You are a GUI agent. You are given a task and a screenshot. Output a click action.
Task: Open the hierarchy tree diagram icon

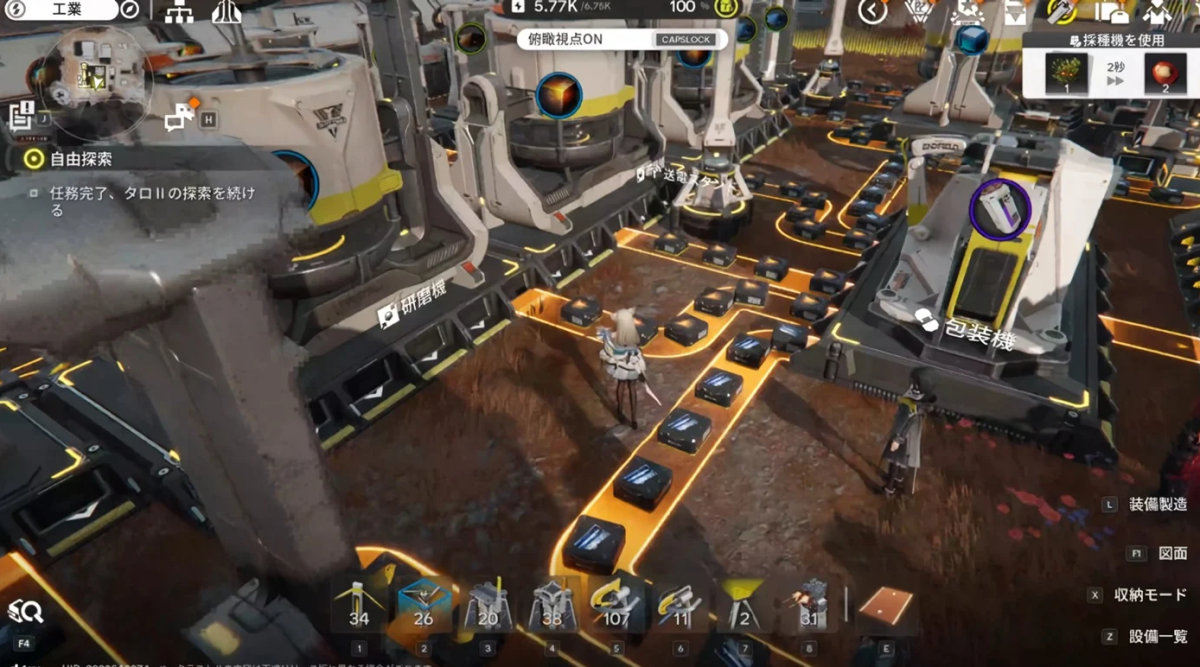coord(180,12)
